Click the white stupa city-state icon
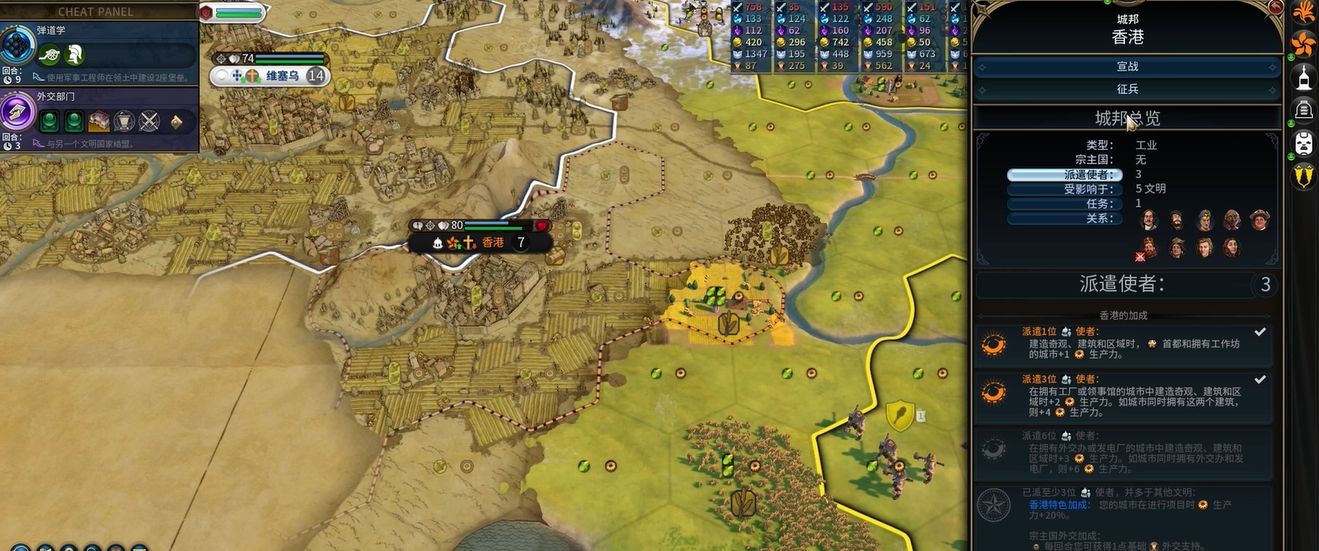Image resolution: width=1319 pixels, height=551 pixels. click(1304, 76)
